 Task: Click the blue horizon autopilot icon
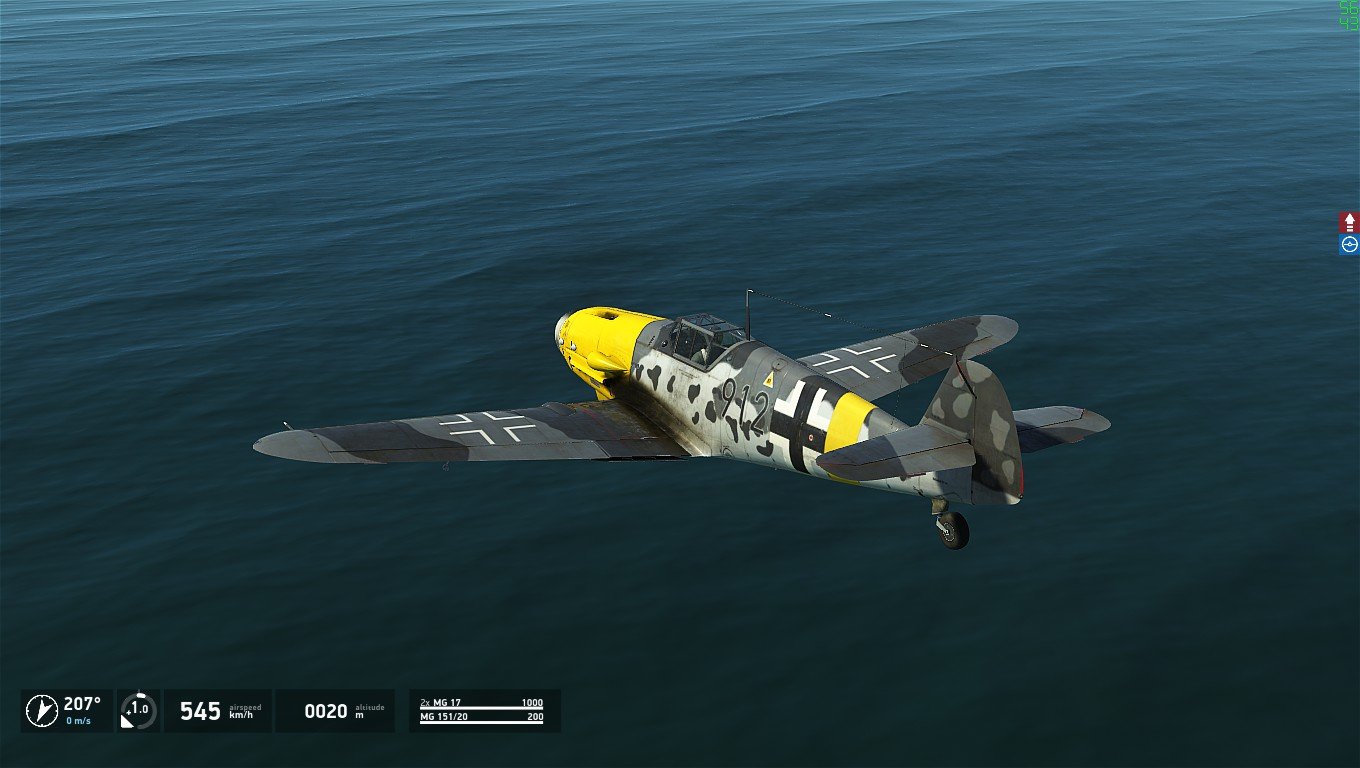1349,244
